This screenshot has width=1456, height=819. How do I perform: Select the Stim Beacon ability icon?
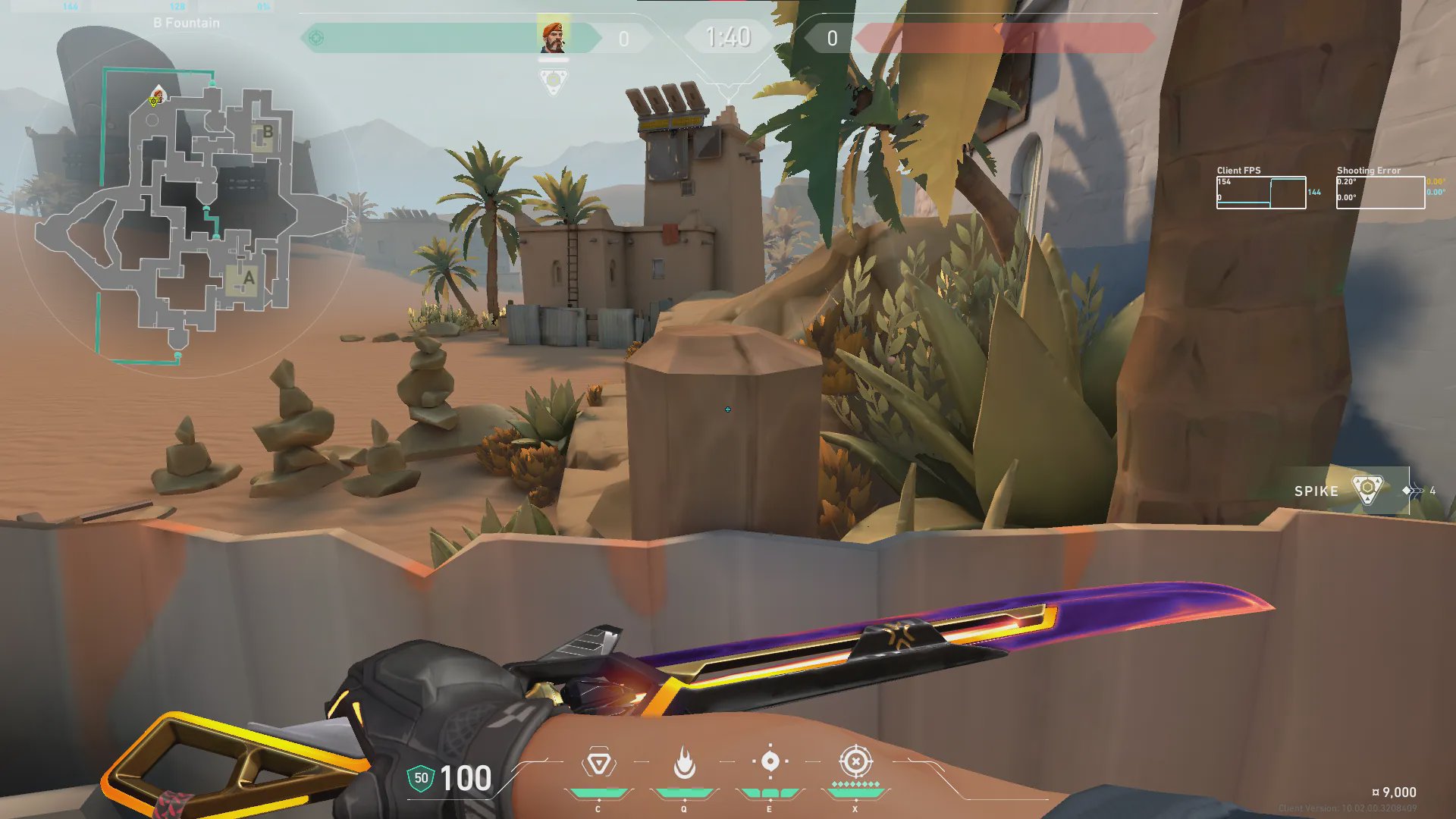tap(598, 763)
